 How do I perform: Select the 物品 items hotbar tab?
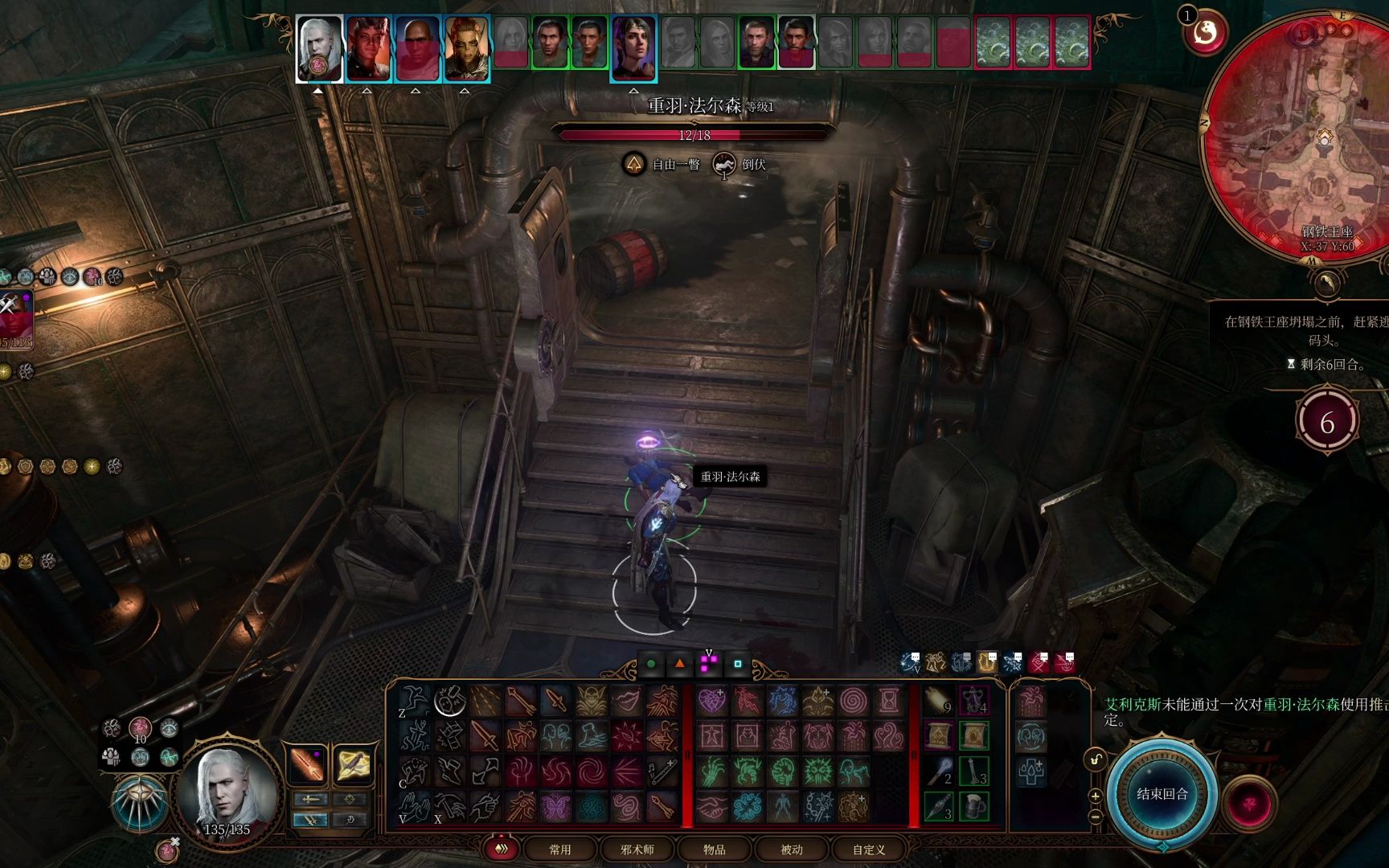point(715,850)
